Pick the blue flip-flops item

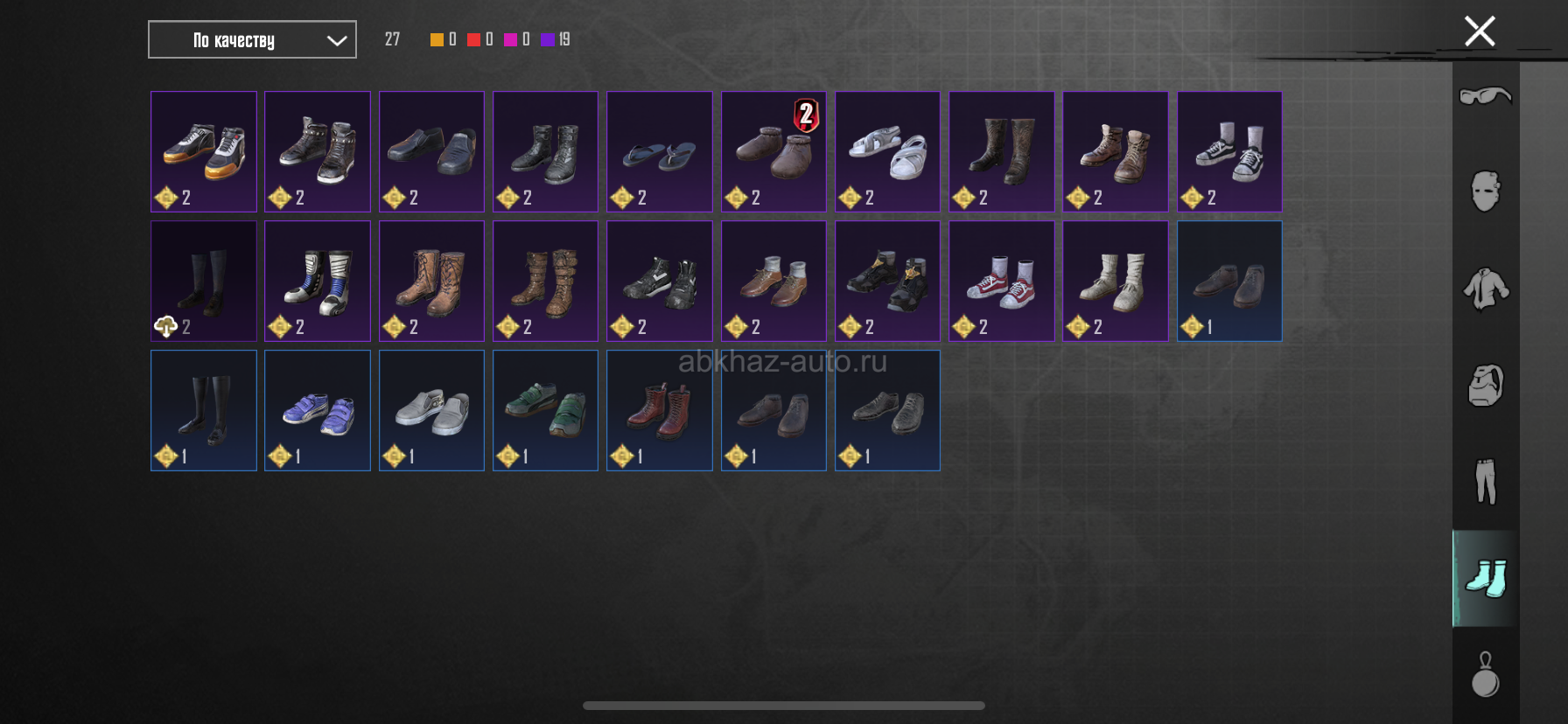pyautogui.click(x=660, y=151)
